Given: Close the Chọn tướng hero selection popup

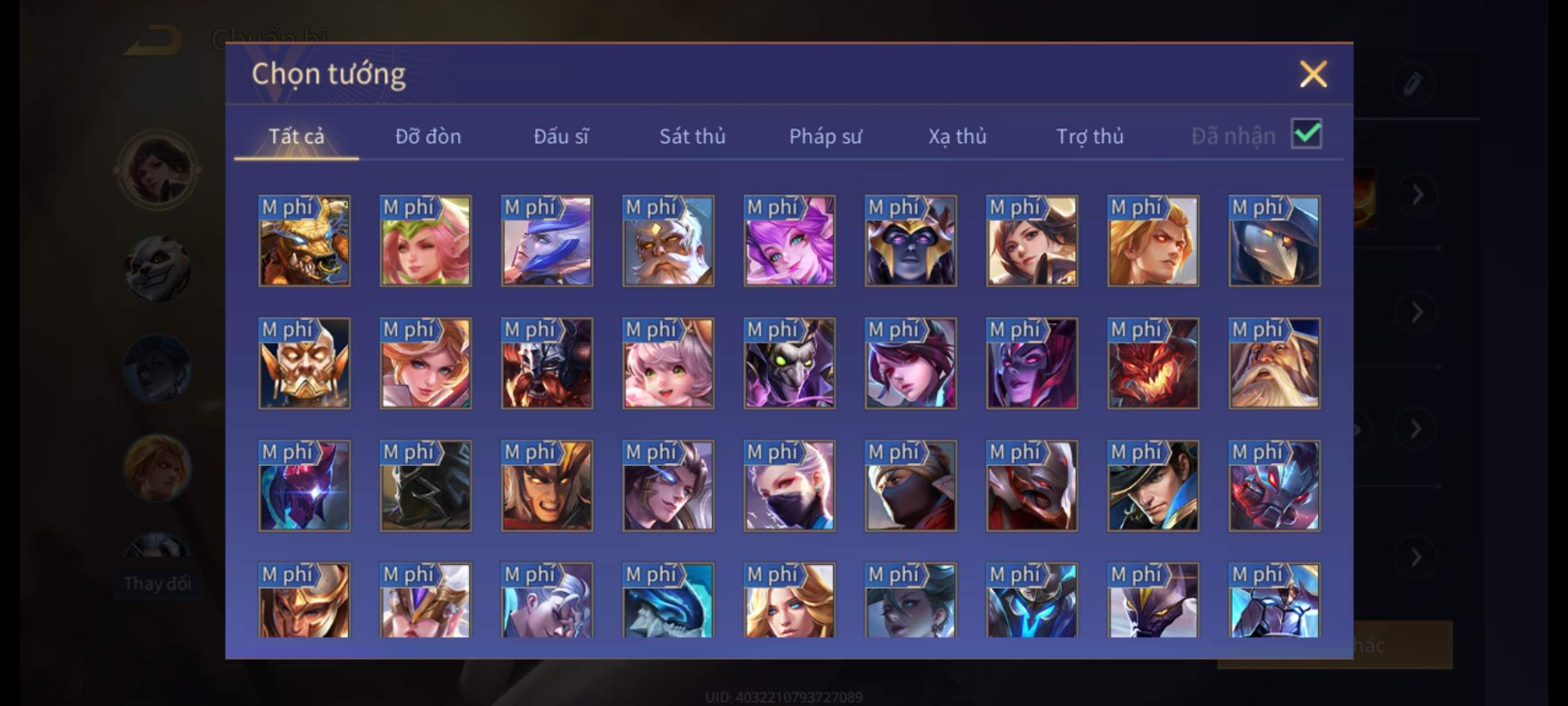Looking at the screenshot, I should click(1313, 74).
